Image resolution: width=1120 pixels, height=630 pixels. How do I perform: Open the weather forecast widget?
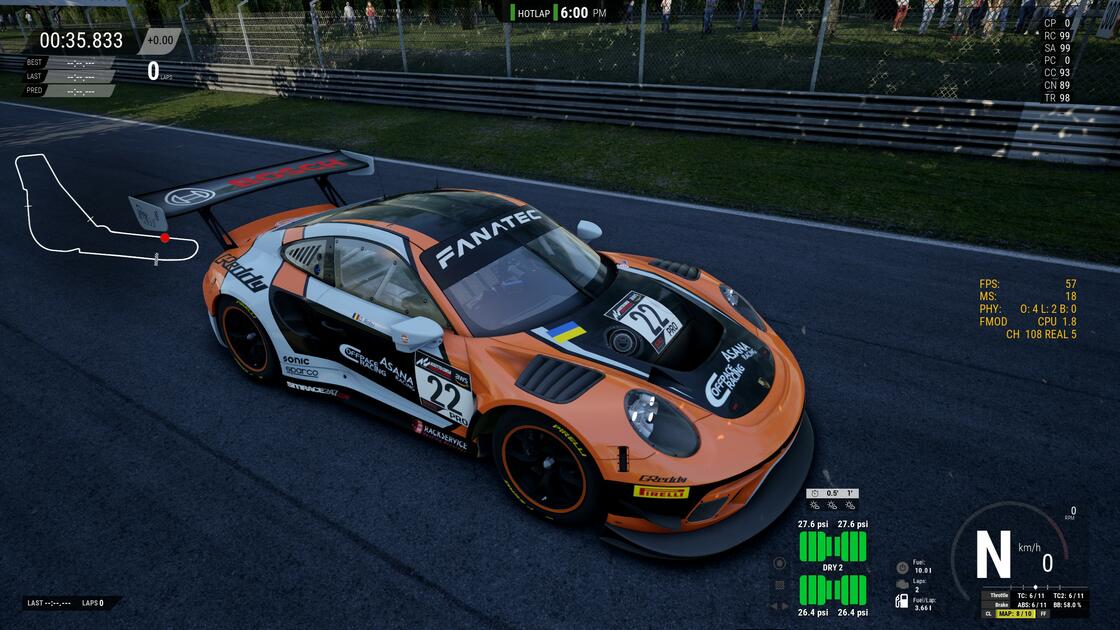832,499
